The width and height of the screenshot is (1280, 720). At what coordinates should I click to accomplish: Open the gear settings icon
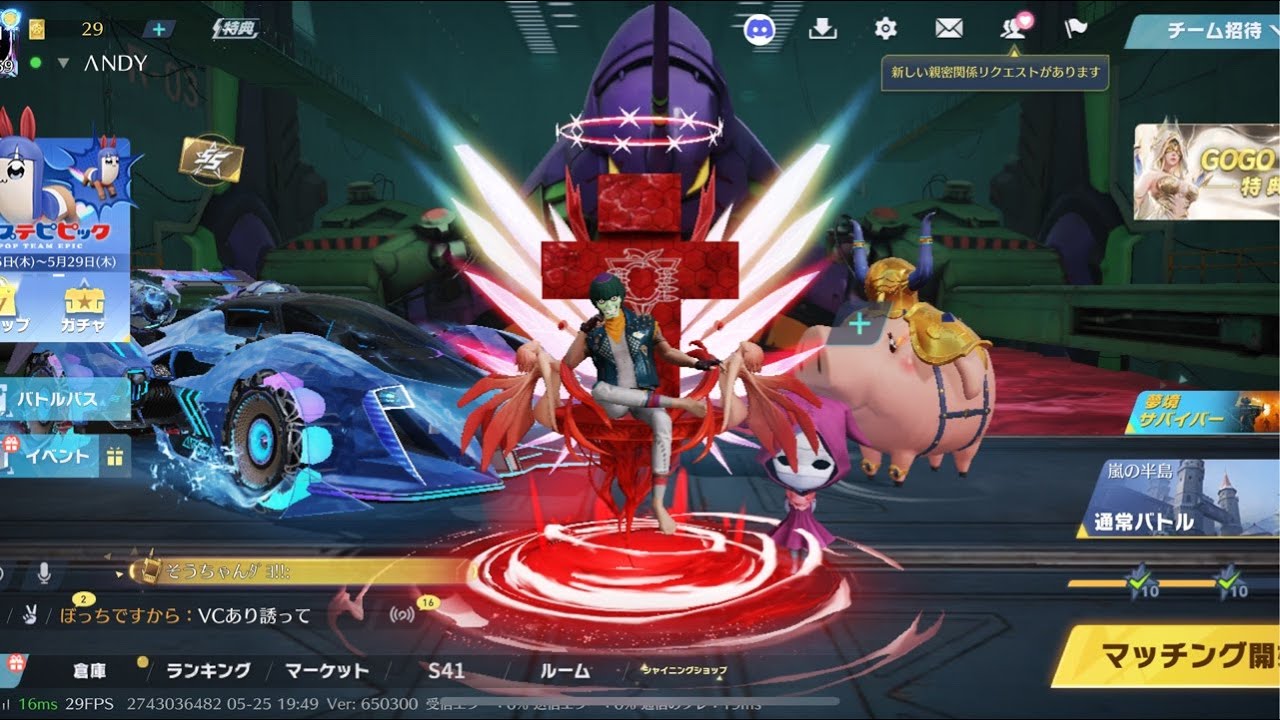(886, 29)
